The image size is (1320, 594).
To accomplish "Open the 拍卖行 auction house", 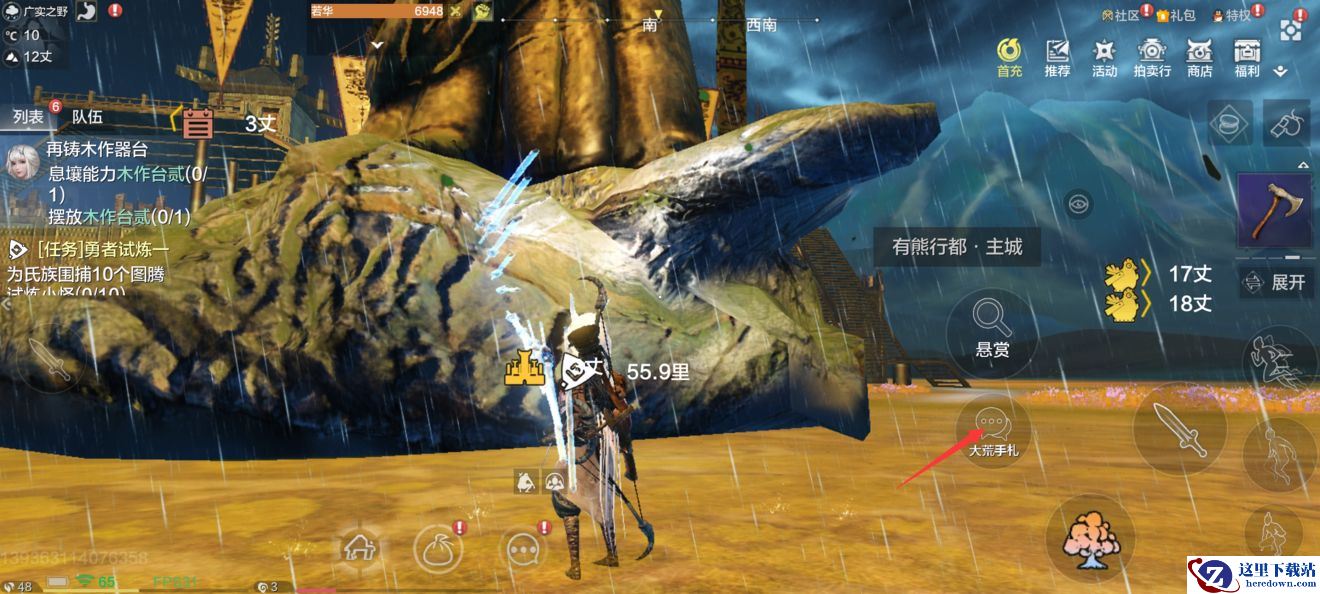I will click(x=1152, y=57).
